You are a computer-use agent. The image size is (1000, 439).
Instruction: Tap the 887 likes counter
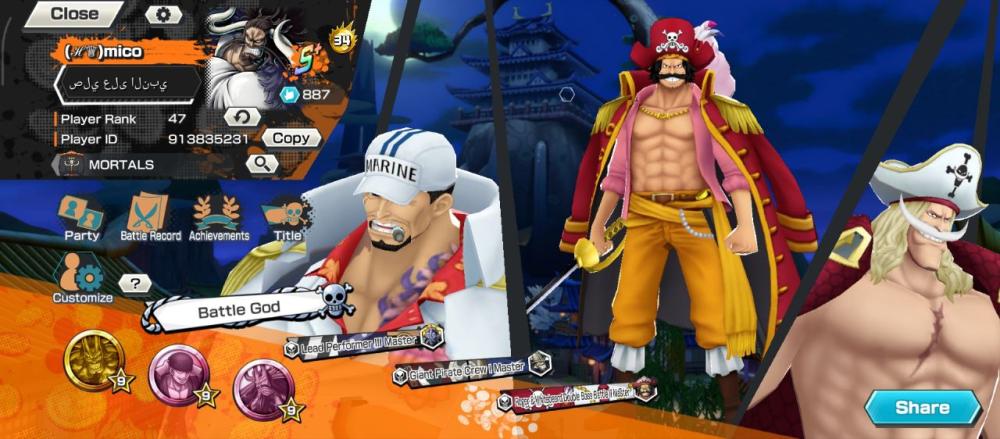click(309, 94)
